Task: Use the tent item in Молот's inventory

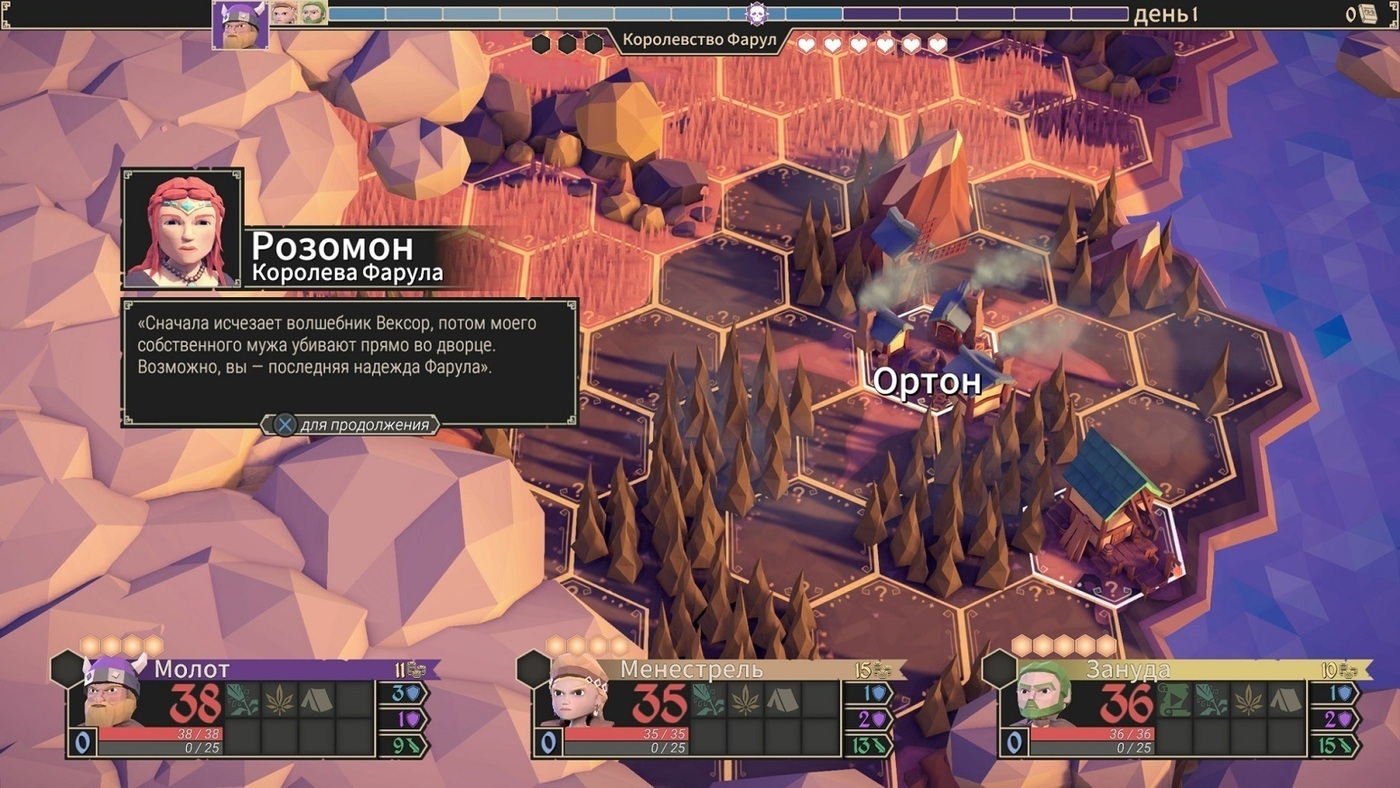Action: click(x=318, y=700)
